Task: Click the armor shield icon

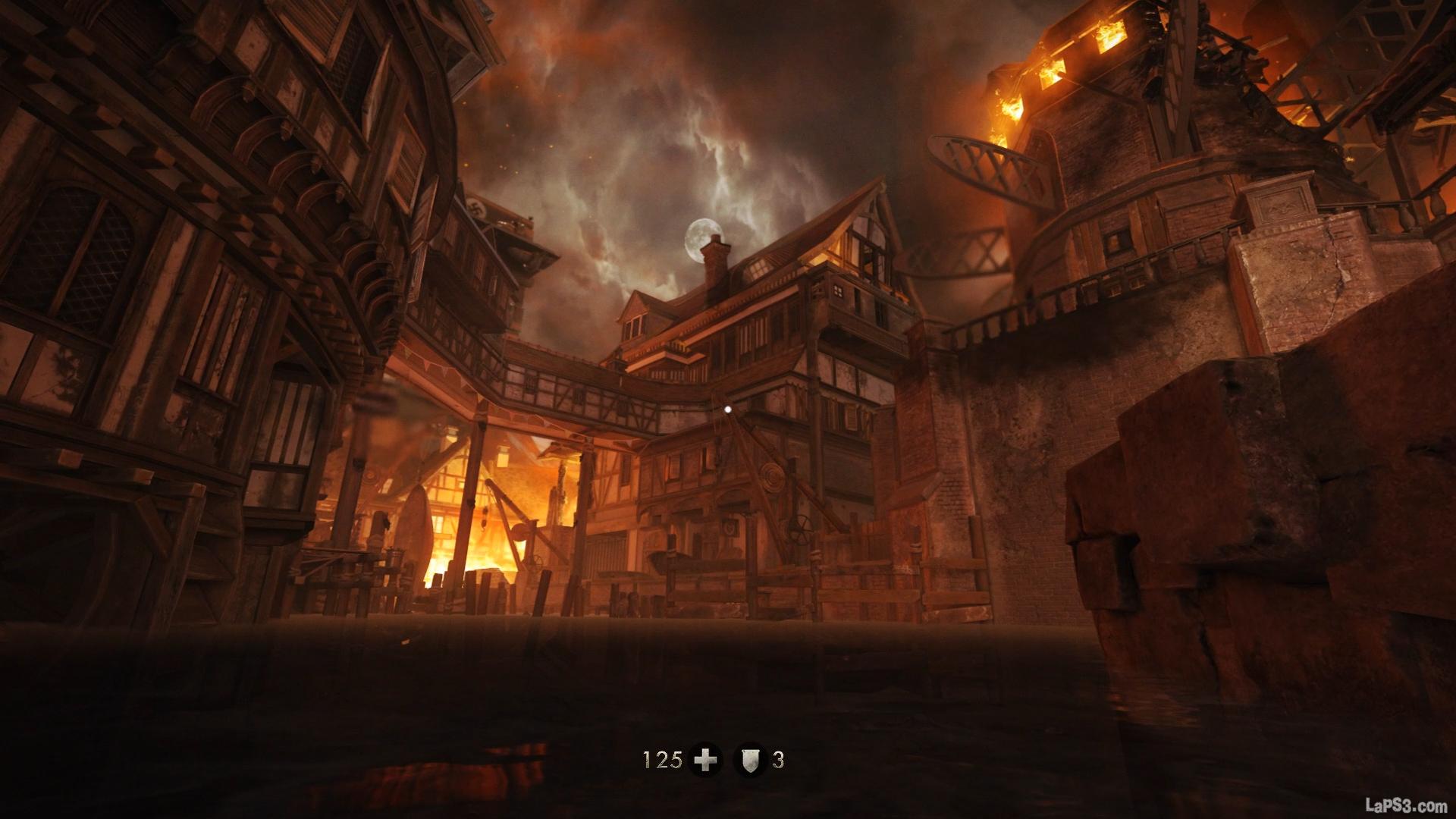Action: click(x=750, y=760)
